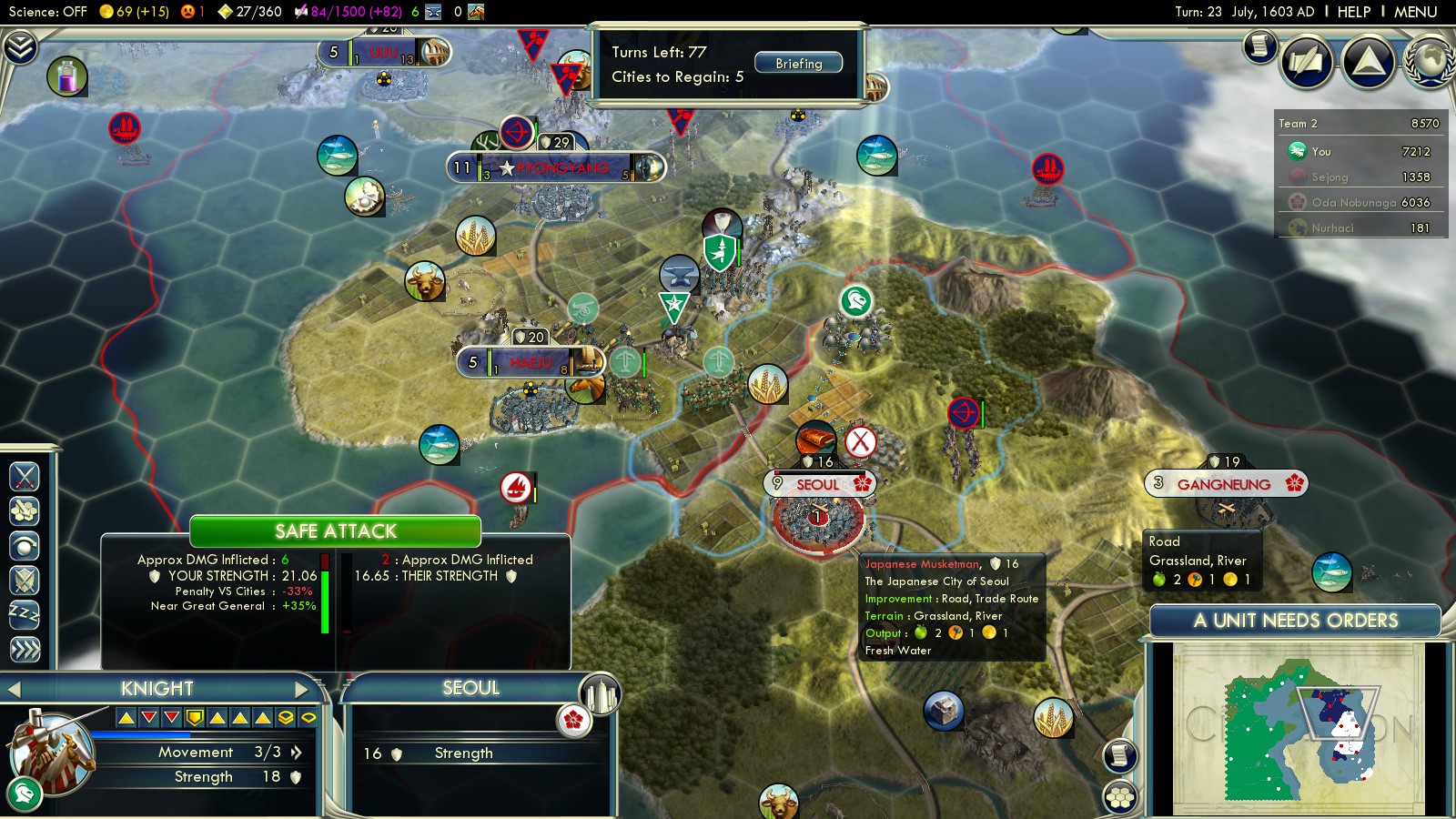The height and width of the screenshot is (819, 1456).
Task: Click the 'A Unit Needs Orders' button
Action: point(1295,621)
